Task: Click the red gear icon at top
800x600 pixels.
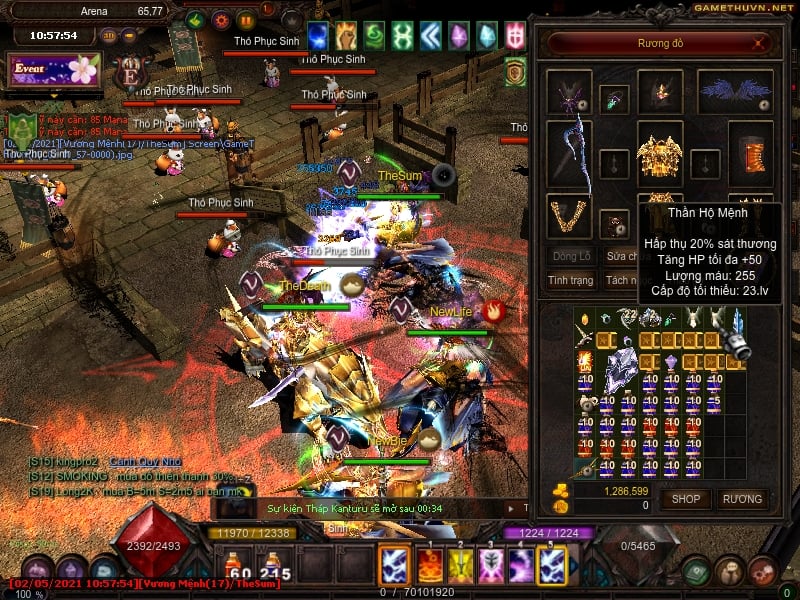Action: [221, 20]
